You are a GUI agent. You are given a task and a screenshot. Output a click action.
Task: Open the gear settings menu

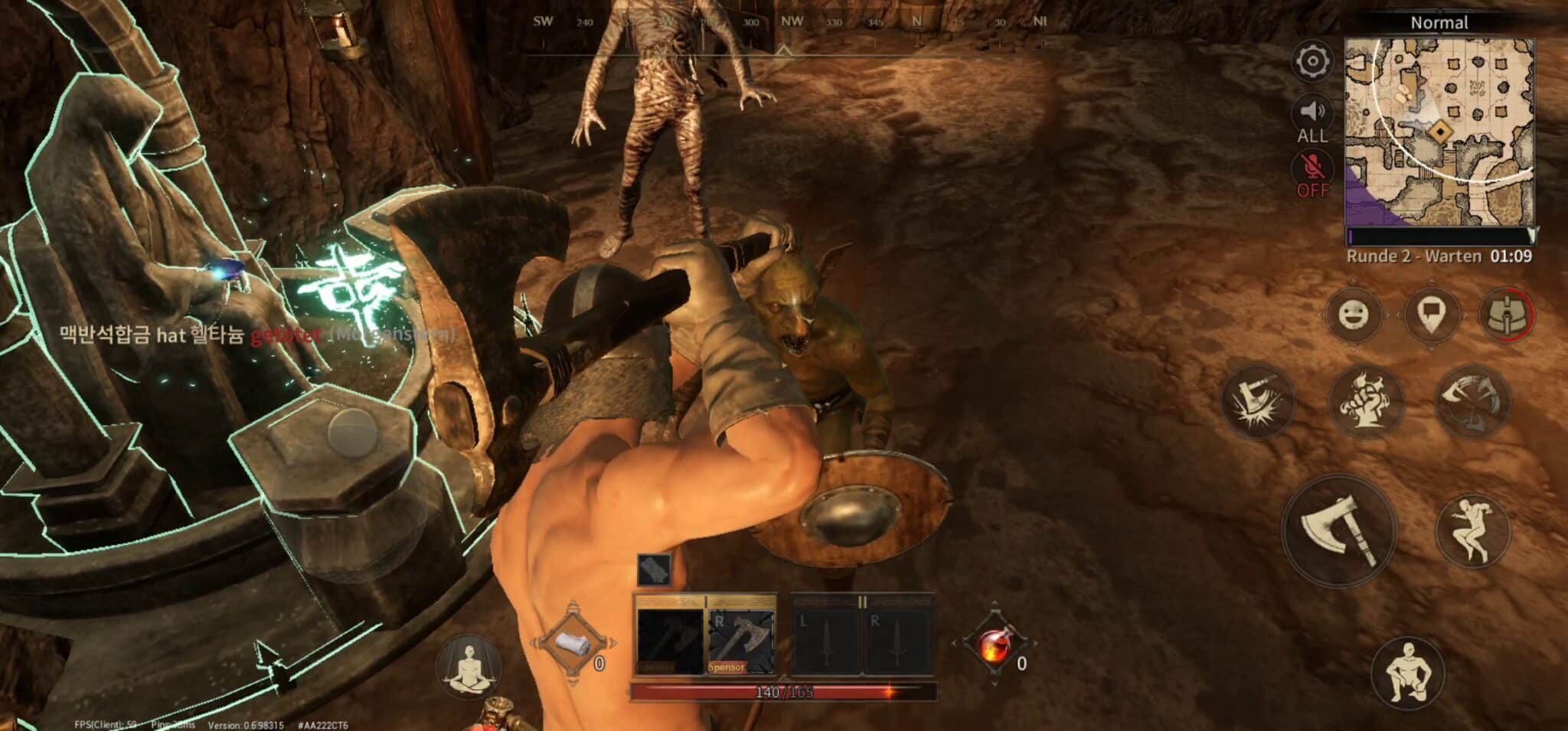(x=1312, y=61)
